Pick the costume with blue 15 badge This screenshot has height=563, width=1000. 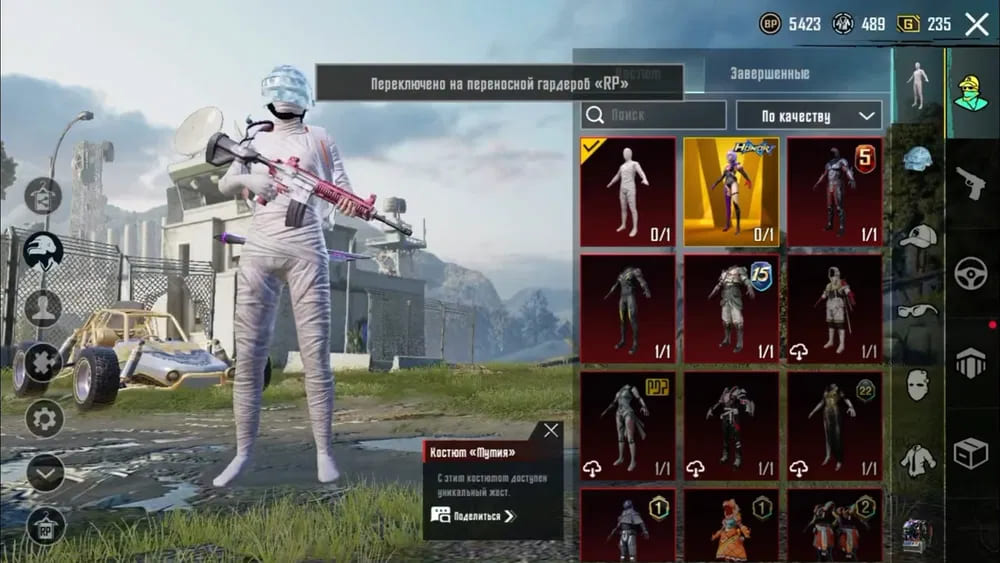[731, 308]
